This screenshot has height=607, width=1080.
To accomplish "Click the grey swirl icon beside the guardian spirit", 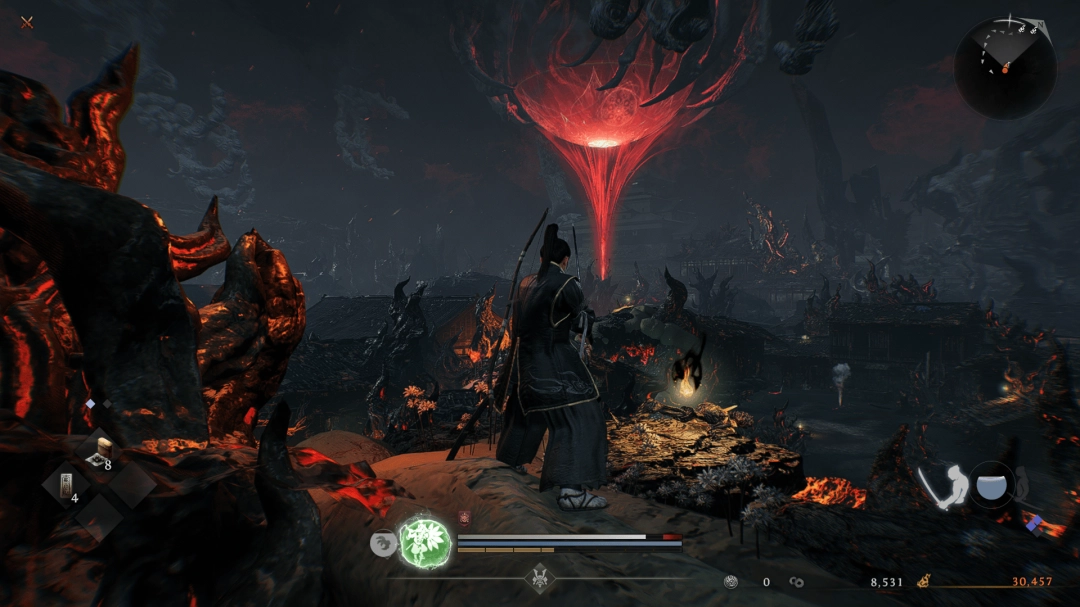I will (x=381, y=542).
